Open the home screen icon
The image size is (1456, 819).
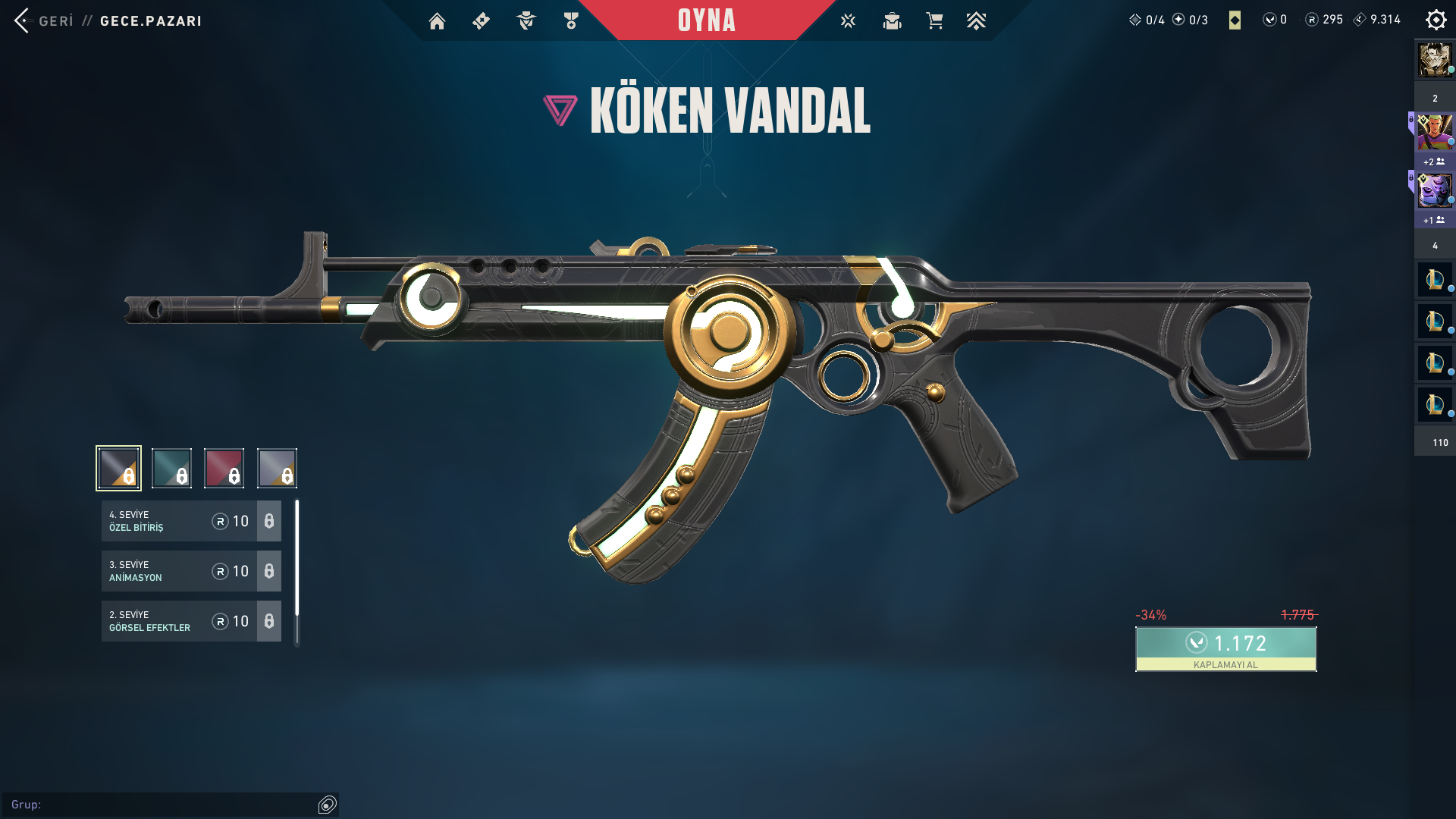coord(437,21)
